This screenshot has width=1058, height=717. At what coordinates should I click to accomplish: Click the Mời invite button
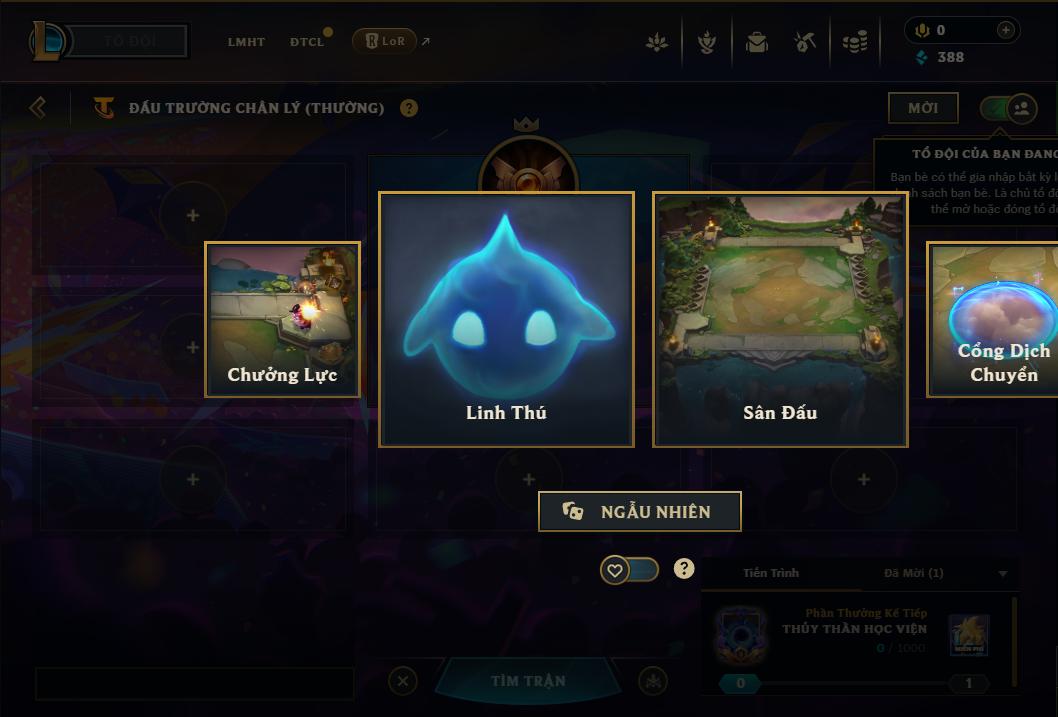923,108
